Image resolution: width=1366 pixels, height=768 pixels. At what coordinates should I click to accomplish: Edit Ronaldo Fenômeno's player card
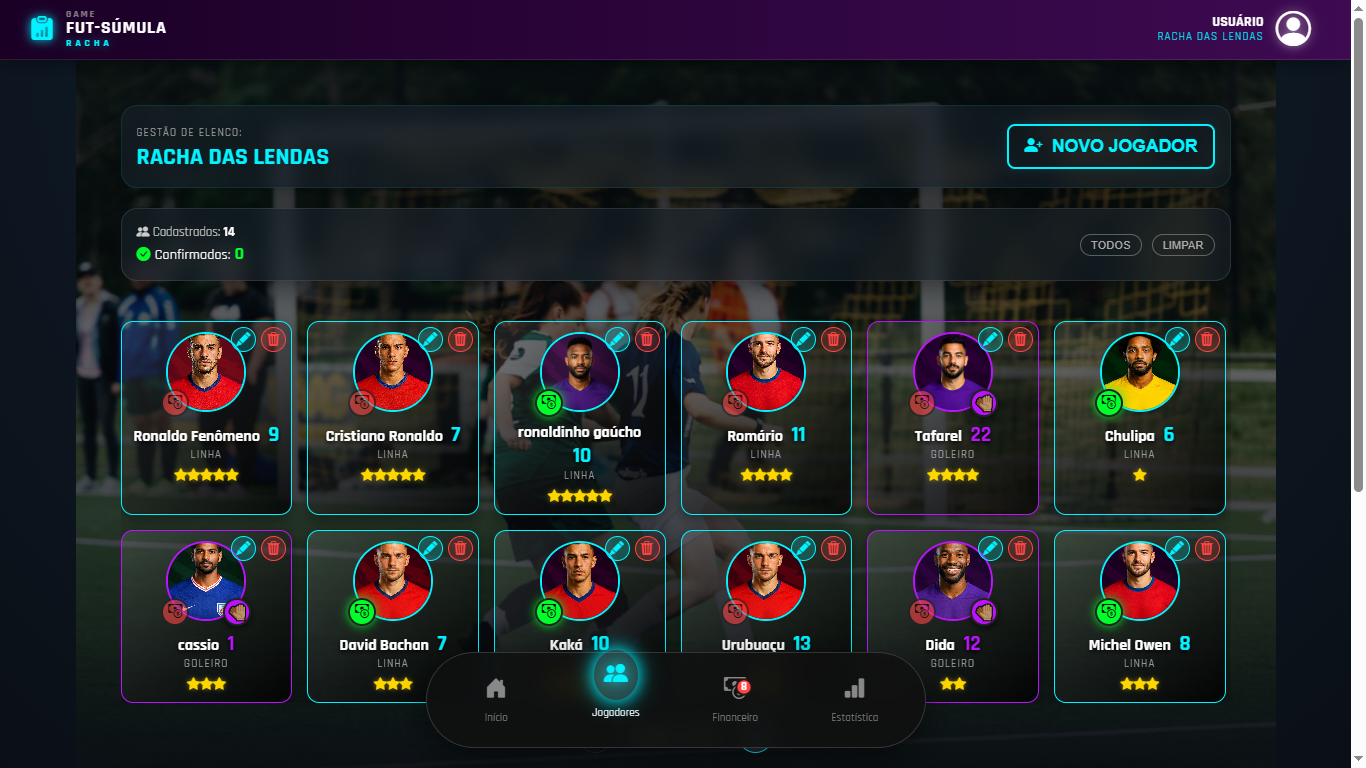point(244,339)
